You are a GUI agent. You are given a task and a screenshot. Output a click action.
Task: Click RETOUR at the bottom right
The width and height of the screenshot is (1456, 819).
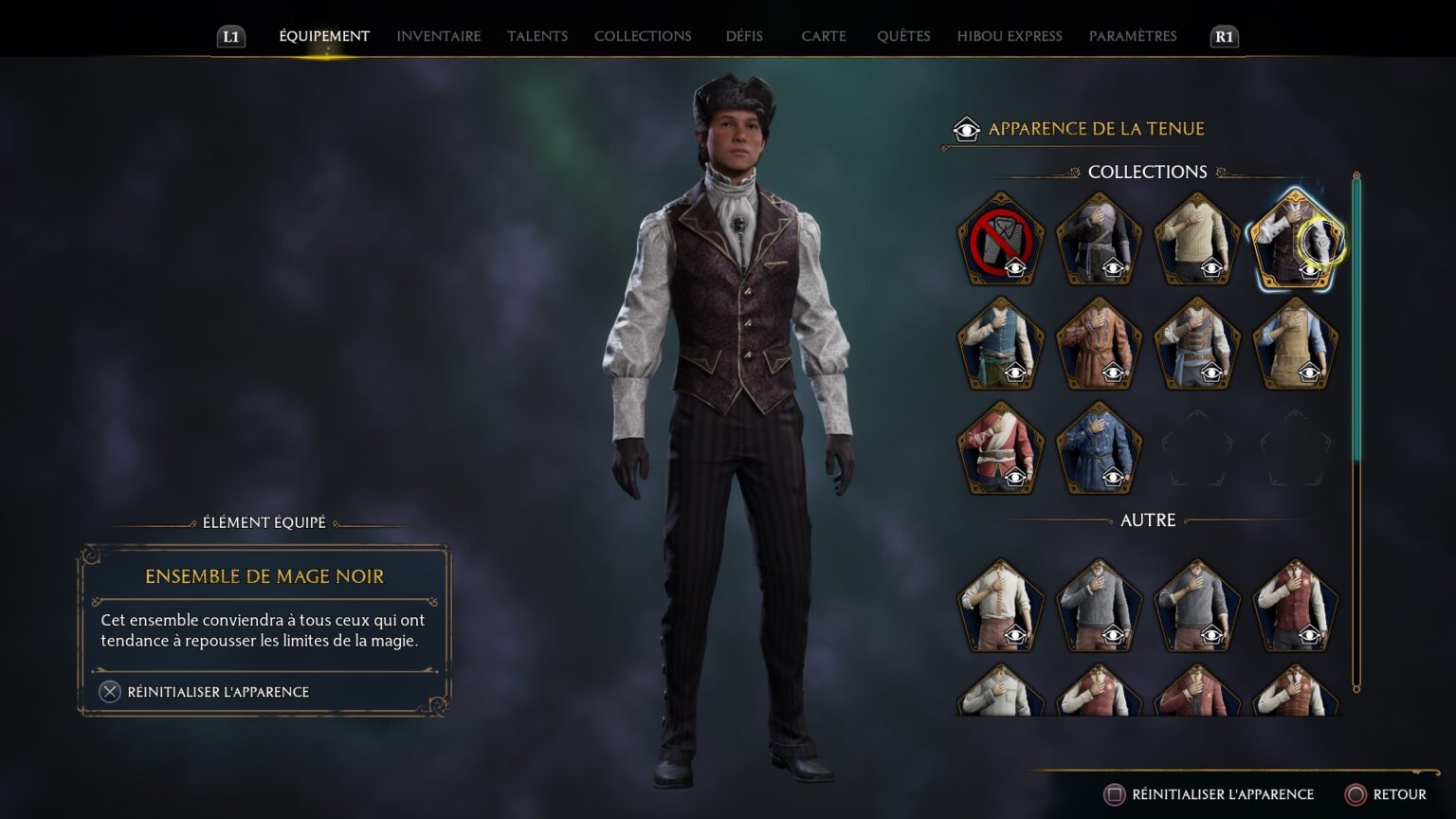point(1393,794)
